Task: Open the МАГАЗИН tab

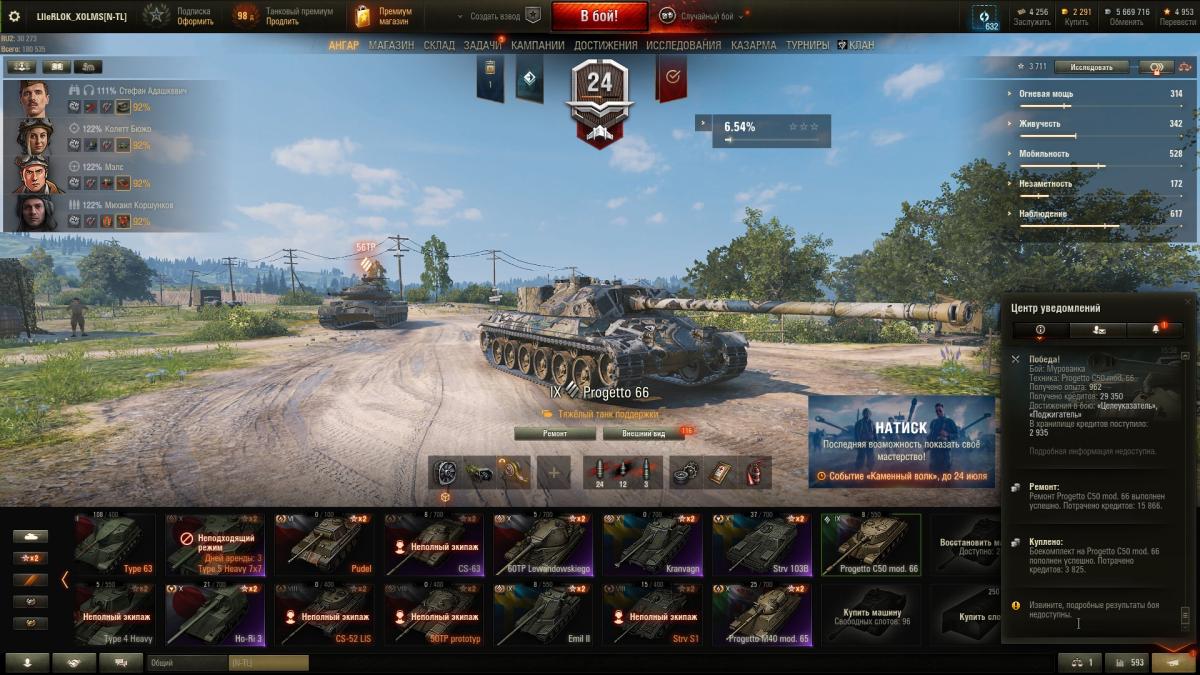Action: pos(391,45)
